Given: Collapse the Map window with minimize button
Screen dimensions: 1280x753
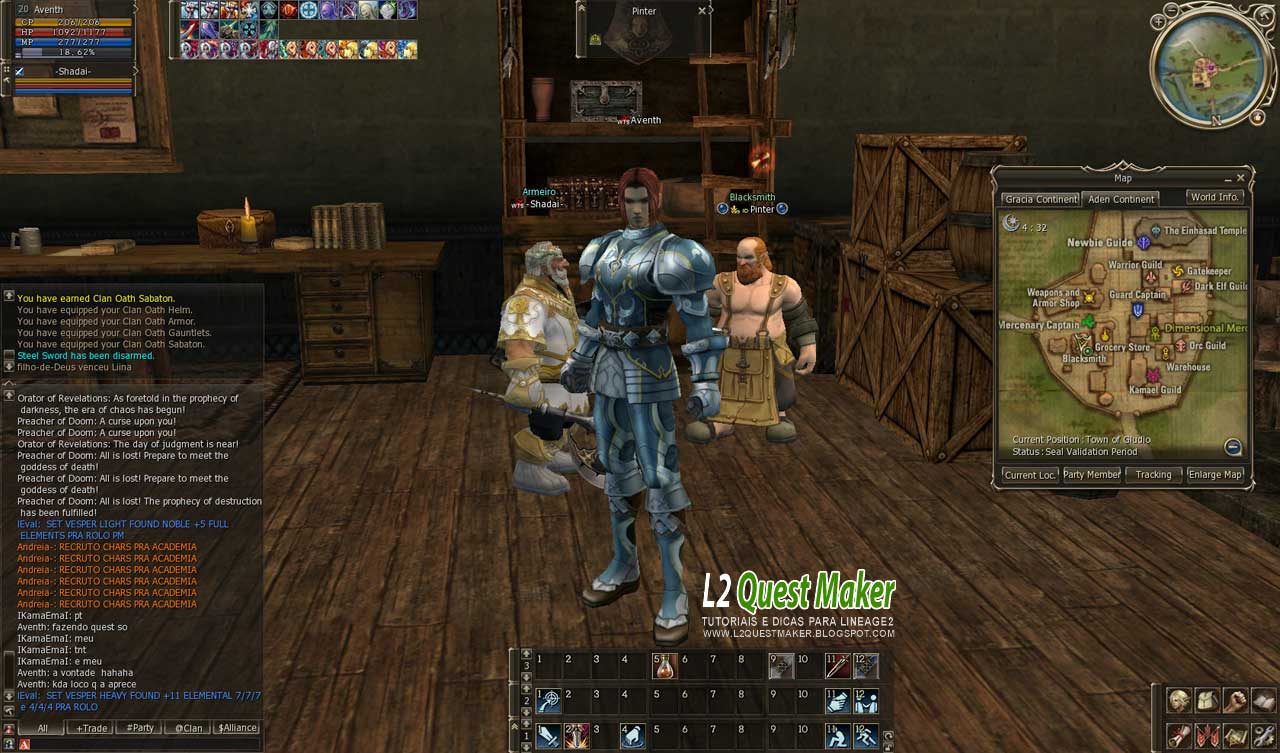Looking at the screenshot, I should [x=1227, y=180].
